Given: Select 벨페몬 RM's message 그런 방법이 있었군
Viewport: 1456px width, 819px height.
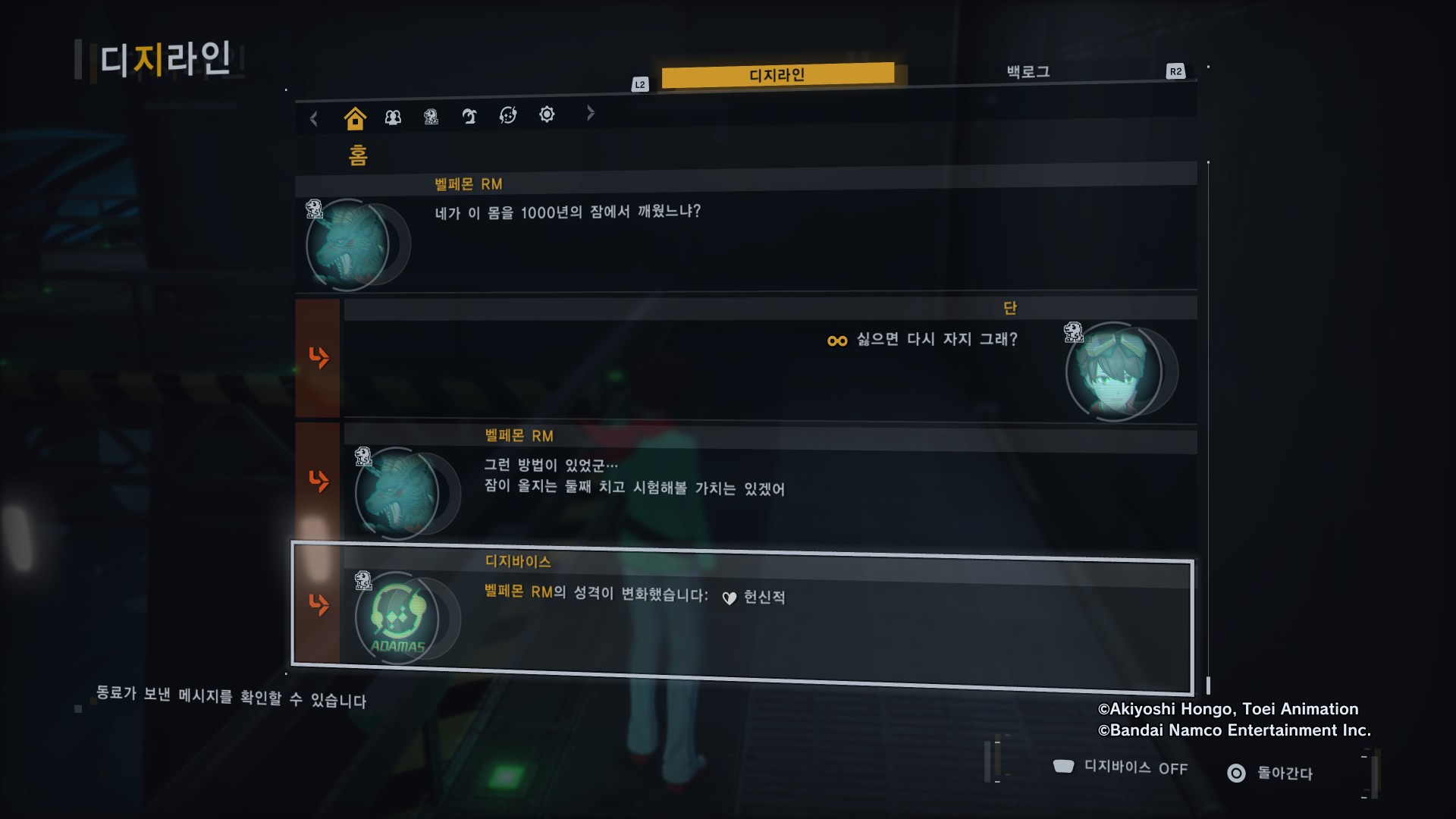Looking at the screenshot, I should (x=769, y=485).
